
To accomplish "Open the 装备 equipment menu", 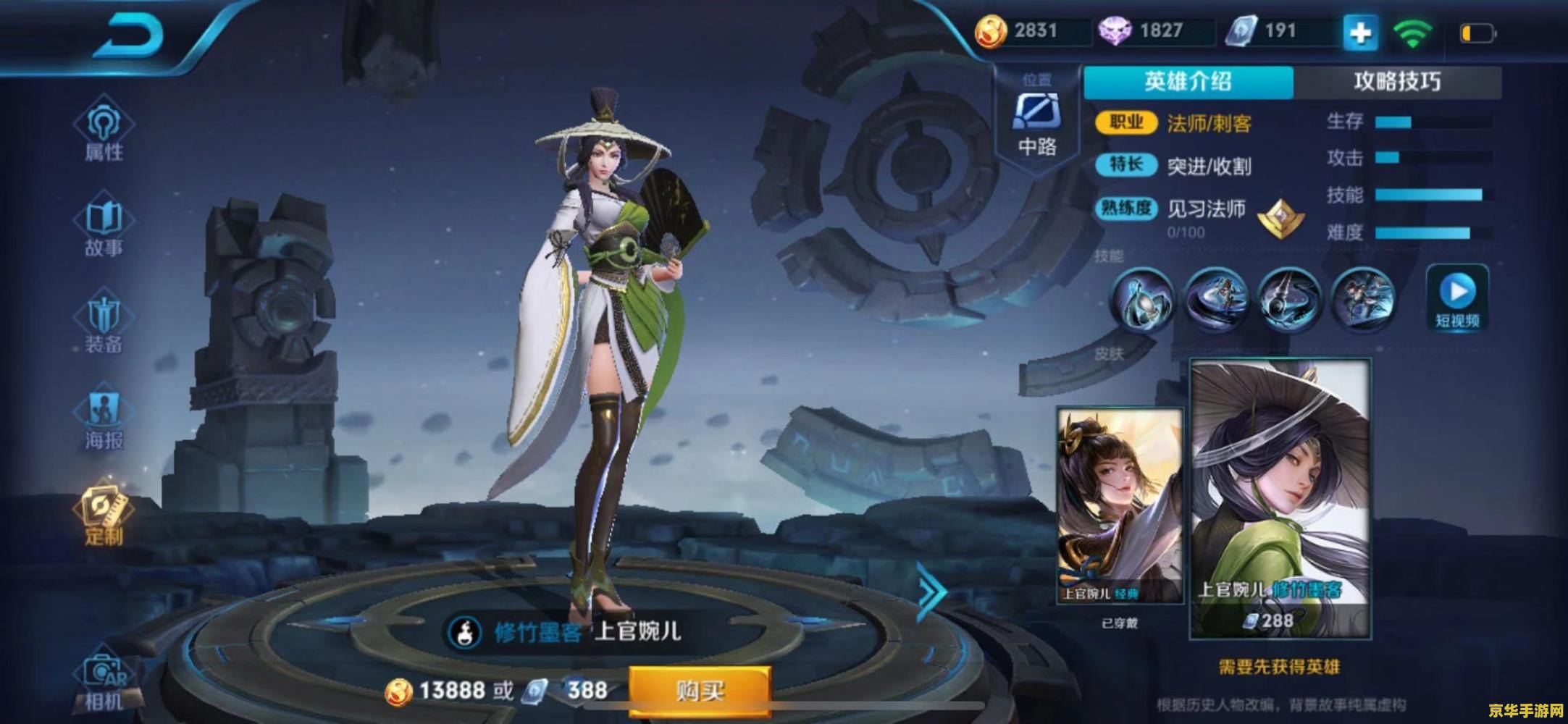I will tap(104, 324).
